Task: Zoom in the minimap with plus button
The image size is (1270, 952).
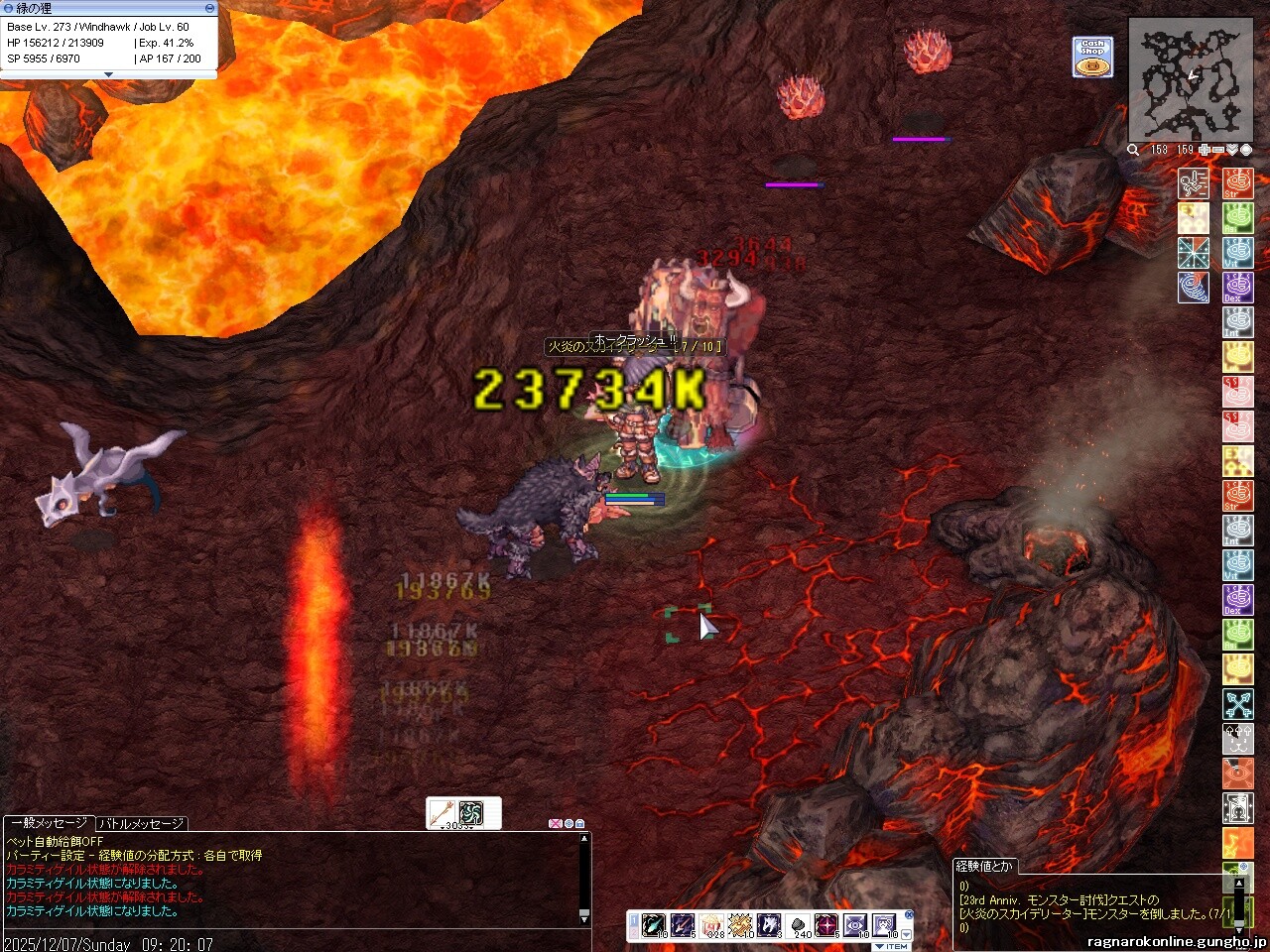Action: (x=1205, y=150)
